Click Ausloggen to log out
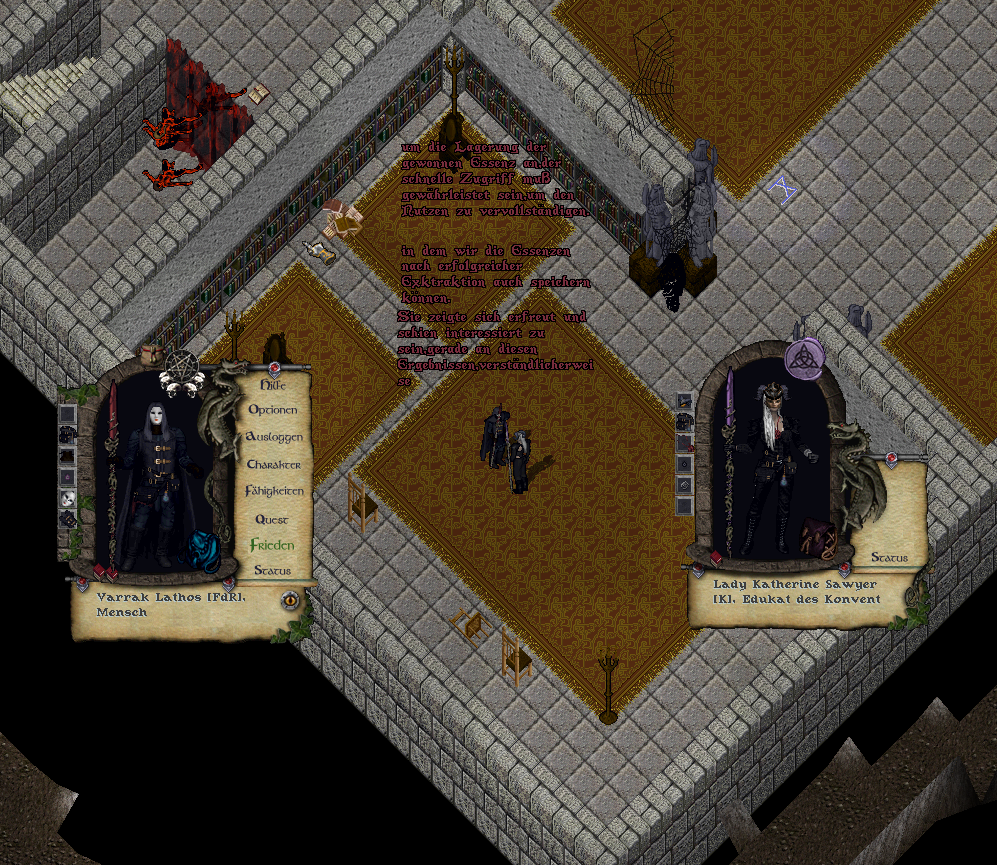The image size is (997, 865). (273, 438)
